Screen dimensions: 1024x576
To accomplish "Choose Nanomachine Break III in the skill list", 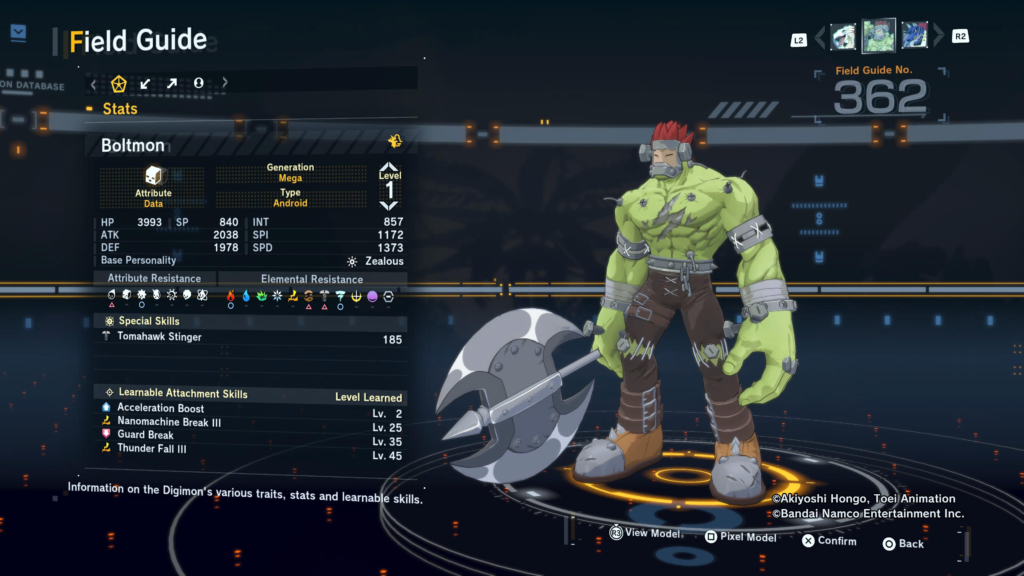I will coord(166,422).
